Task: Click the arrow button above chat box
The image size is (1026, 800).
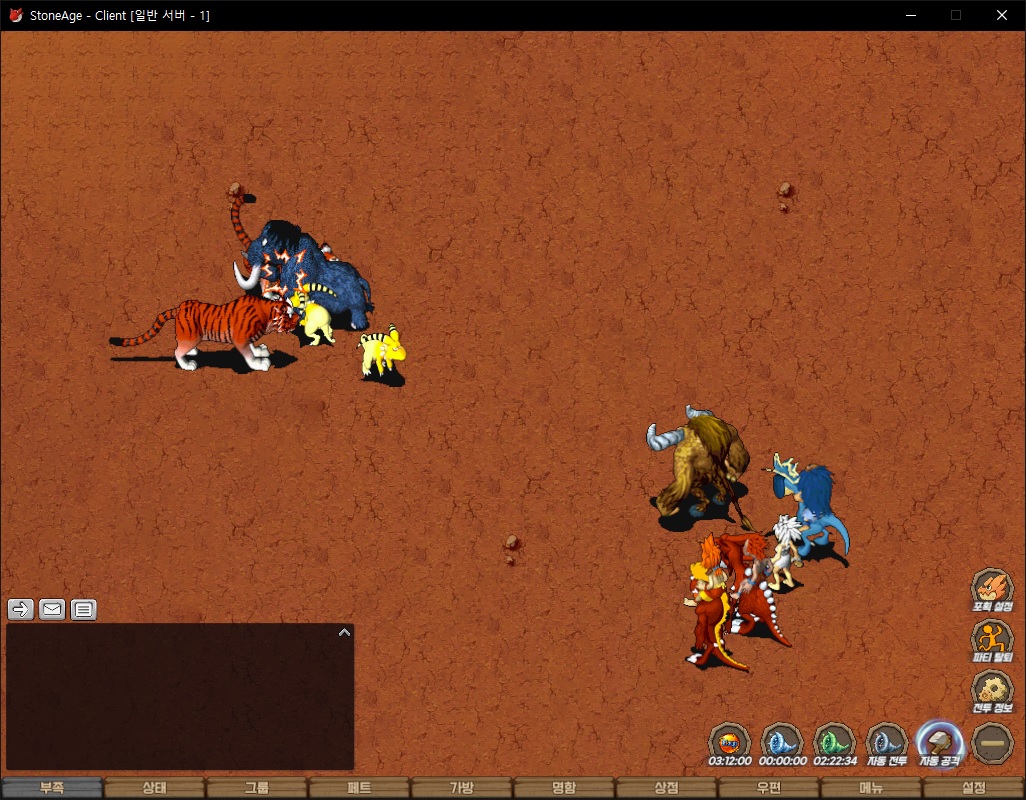Action: pos(21,609)
